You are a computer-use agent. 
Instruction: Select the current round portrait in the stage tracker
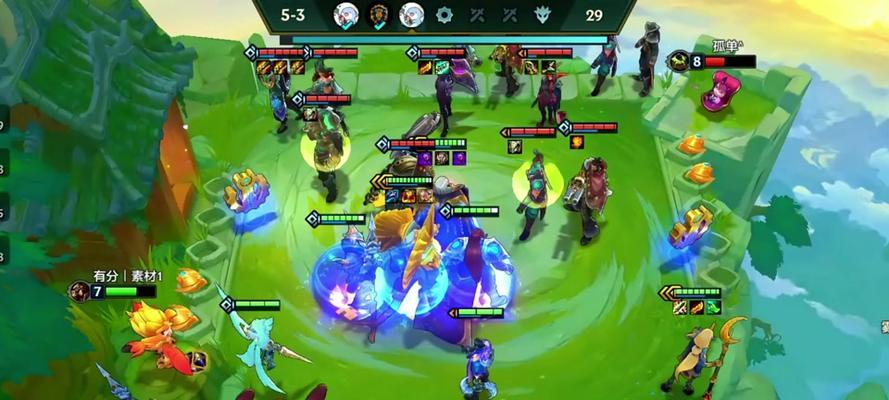click(411, 15)
